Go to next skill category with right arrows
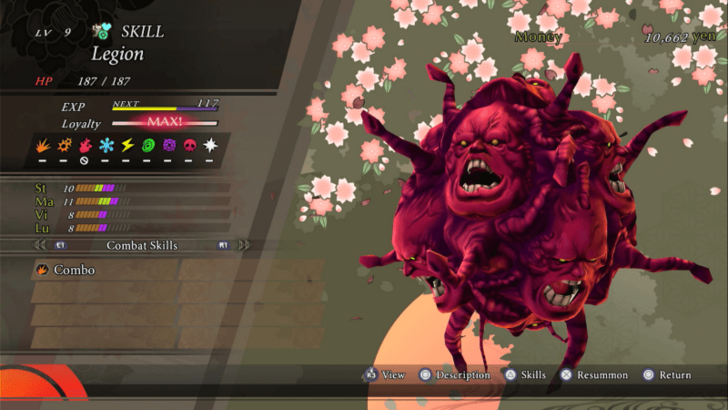Viewport: 728px width, 410px height. (243, 244)
